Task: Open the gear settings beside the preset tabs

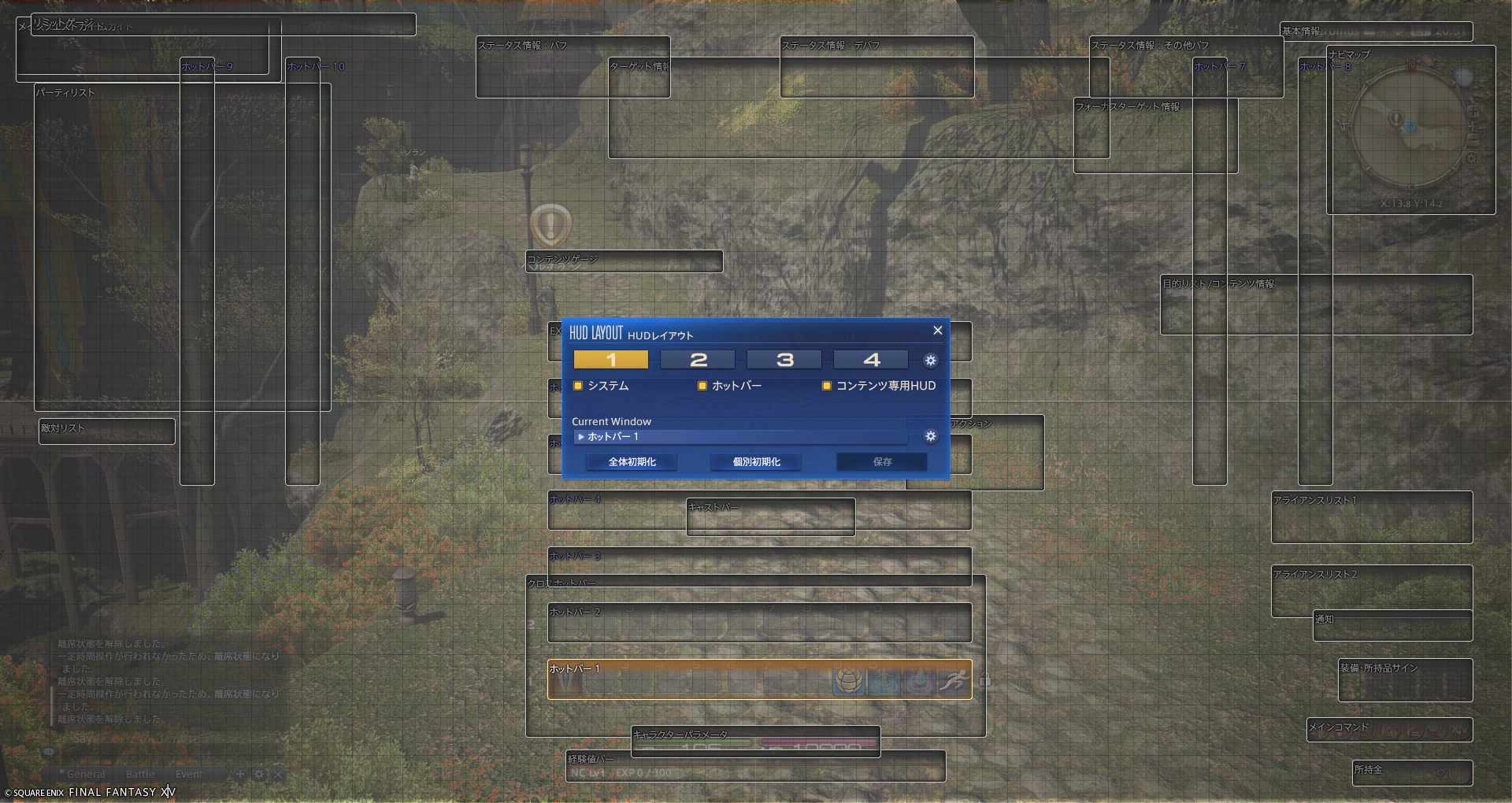Action: point(930,360)
